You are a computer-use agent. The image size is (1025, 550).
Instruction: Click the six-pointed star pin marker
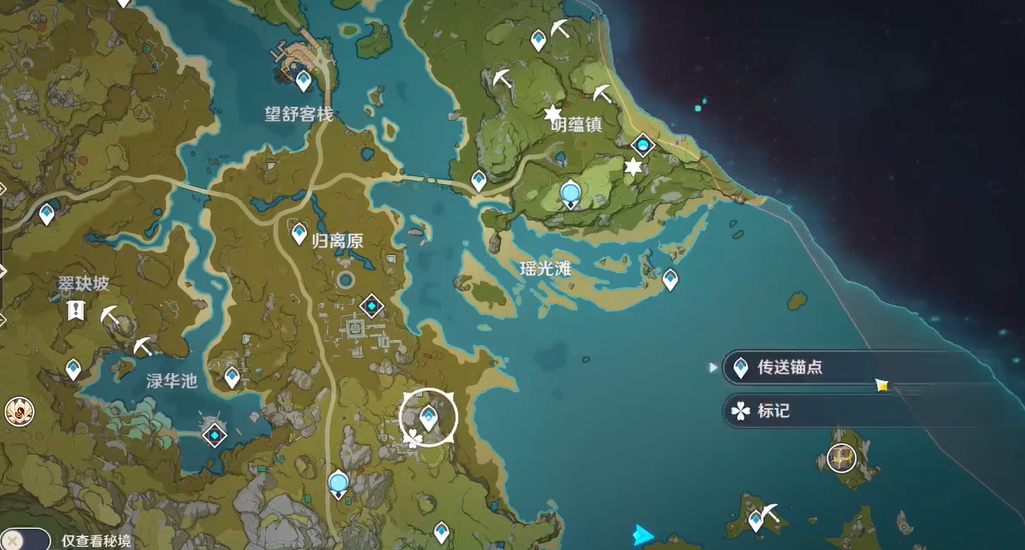click(632, 167)
